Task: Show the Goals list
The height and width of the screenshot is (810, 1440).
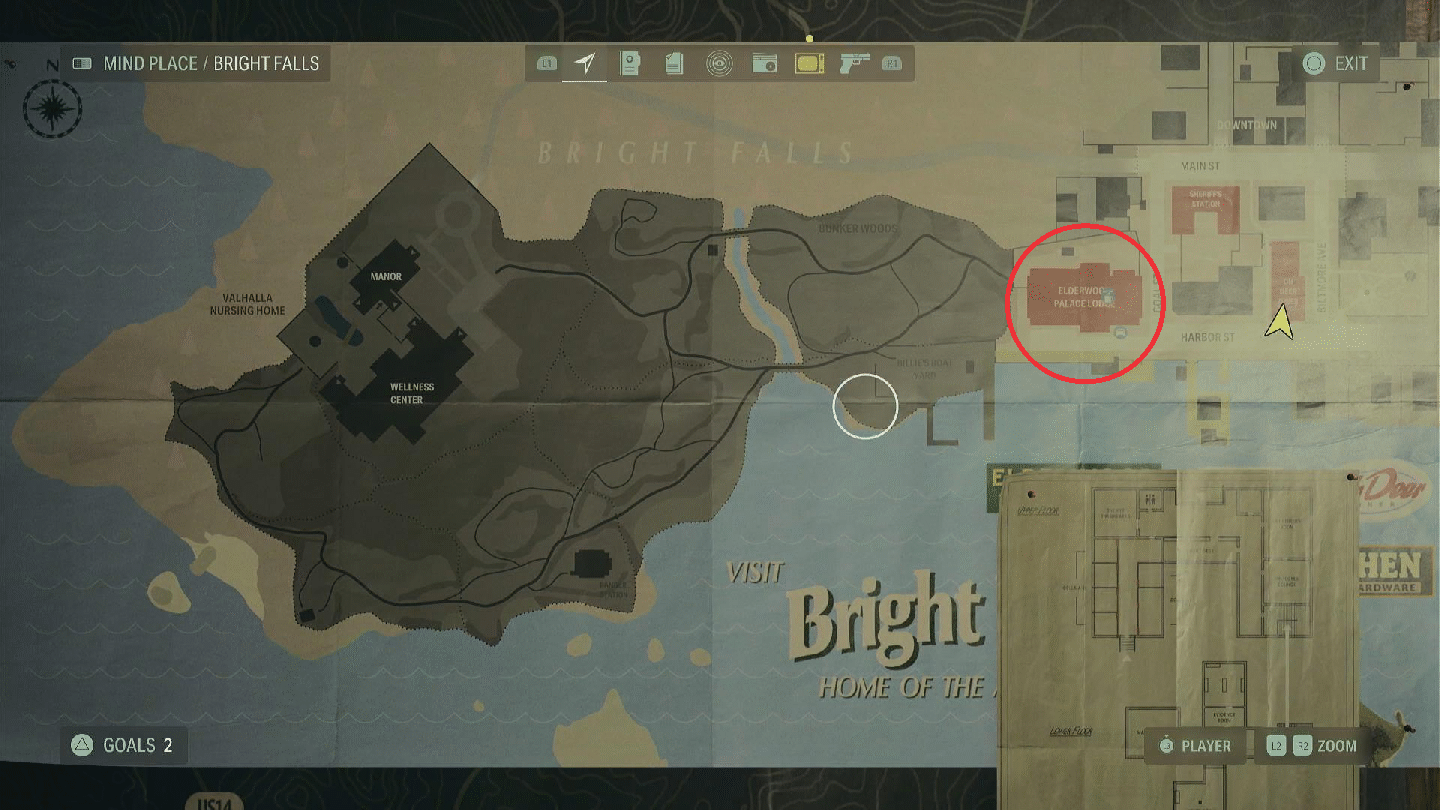Action: pyautogui.click(x=123, y=745)
